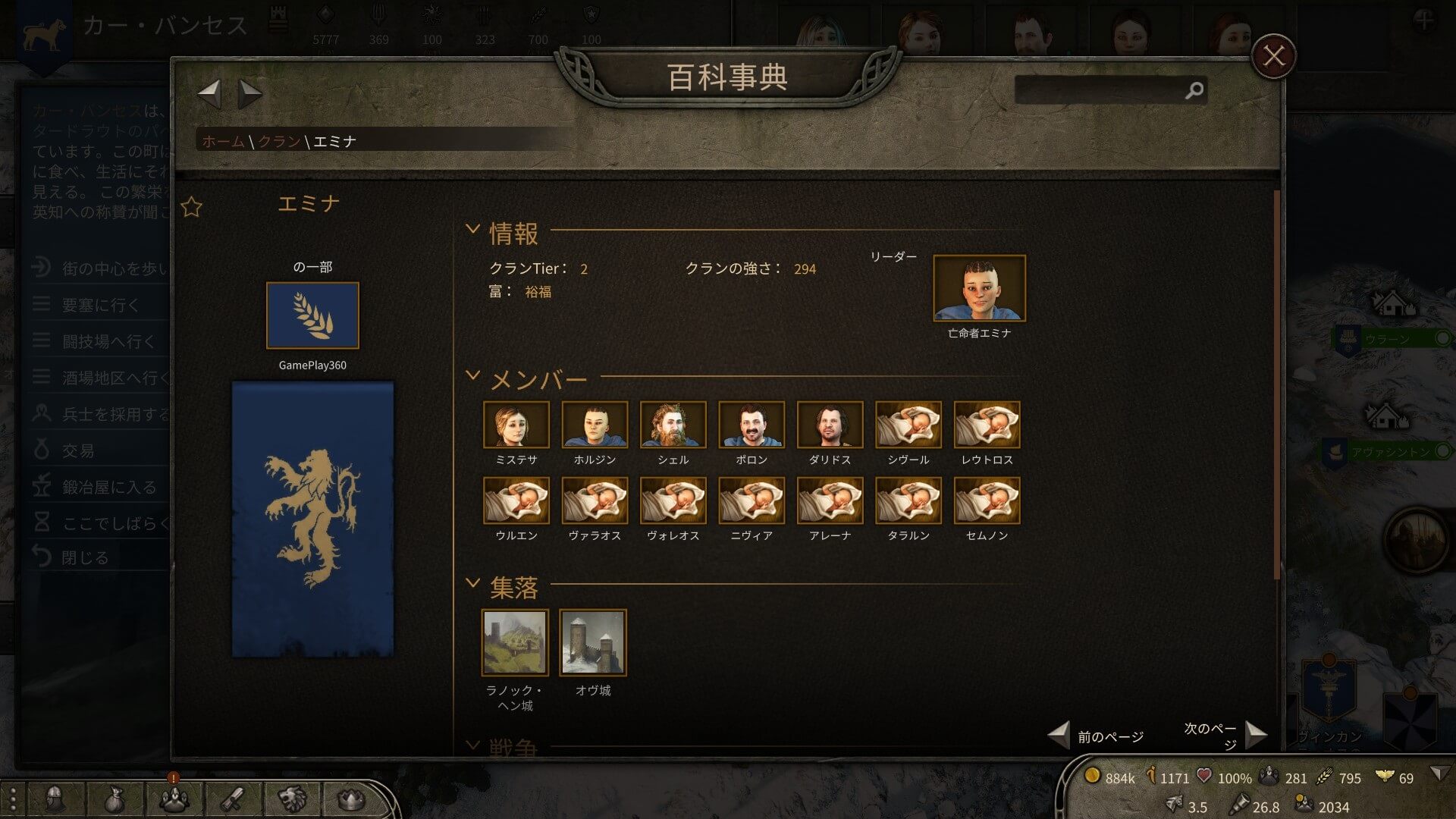
Task: Select member ミステサ portrait
Action: (516, 425)
